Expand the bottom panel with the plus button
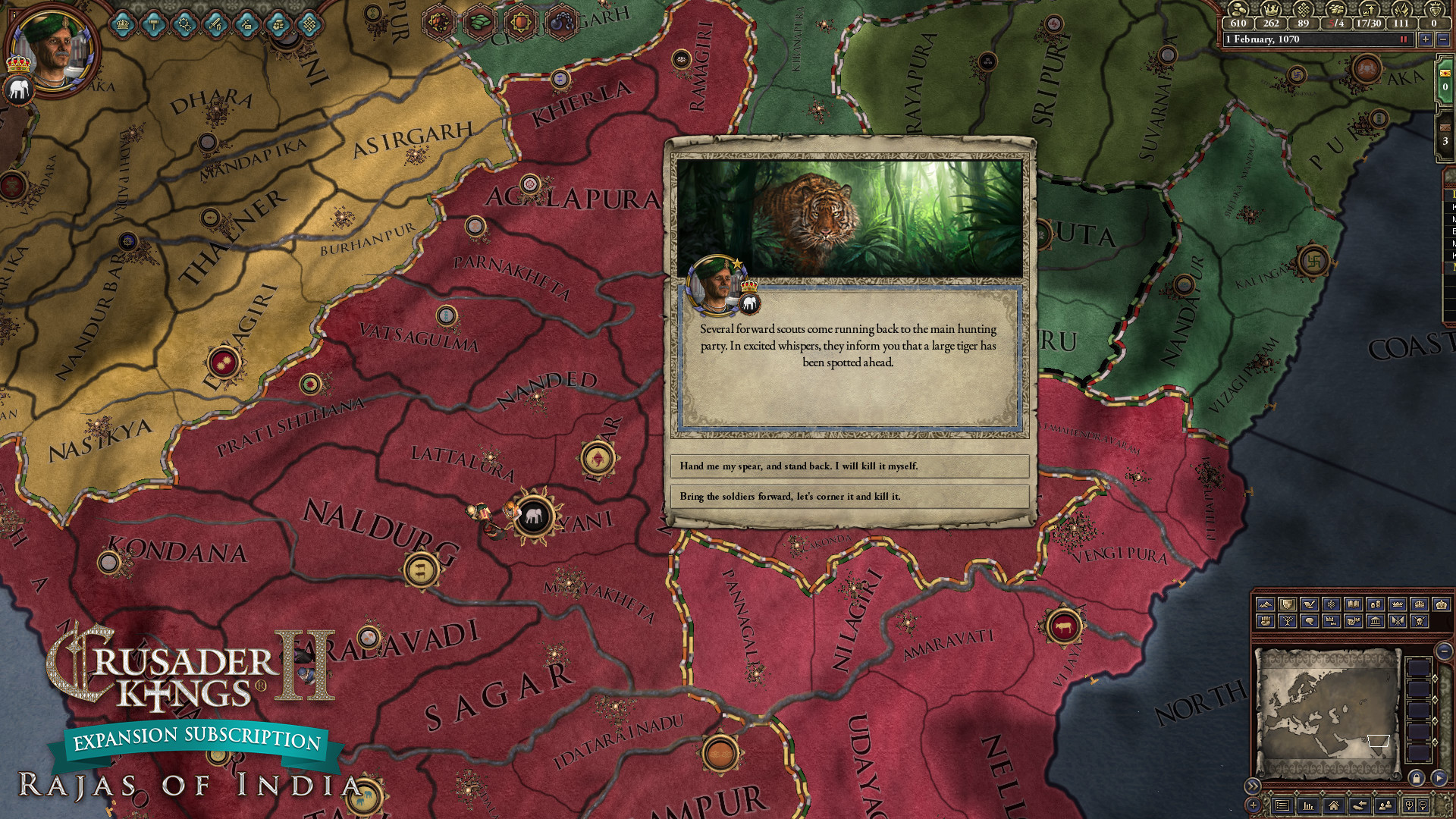Viewport: 1456px width, 819px height. (1252, 805)
